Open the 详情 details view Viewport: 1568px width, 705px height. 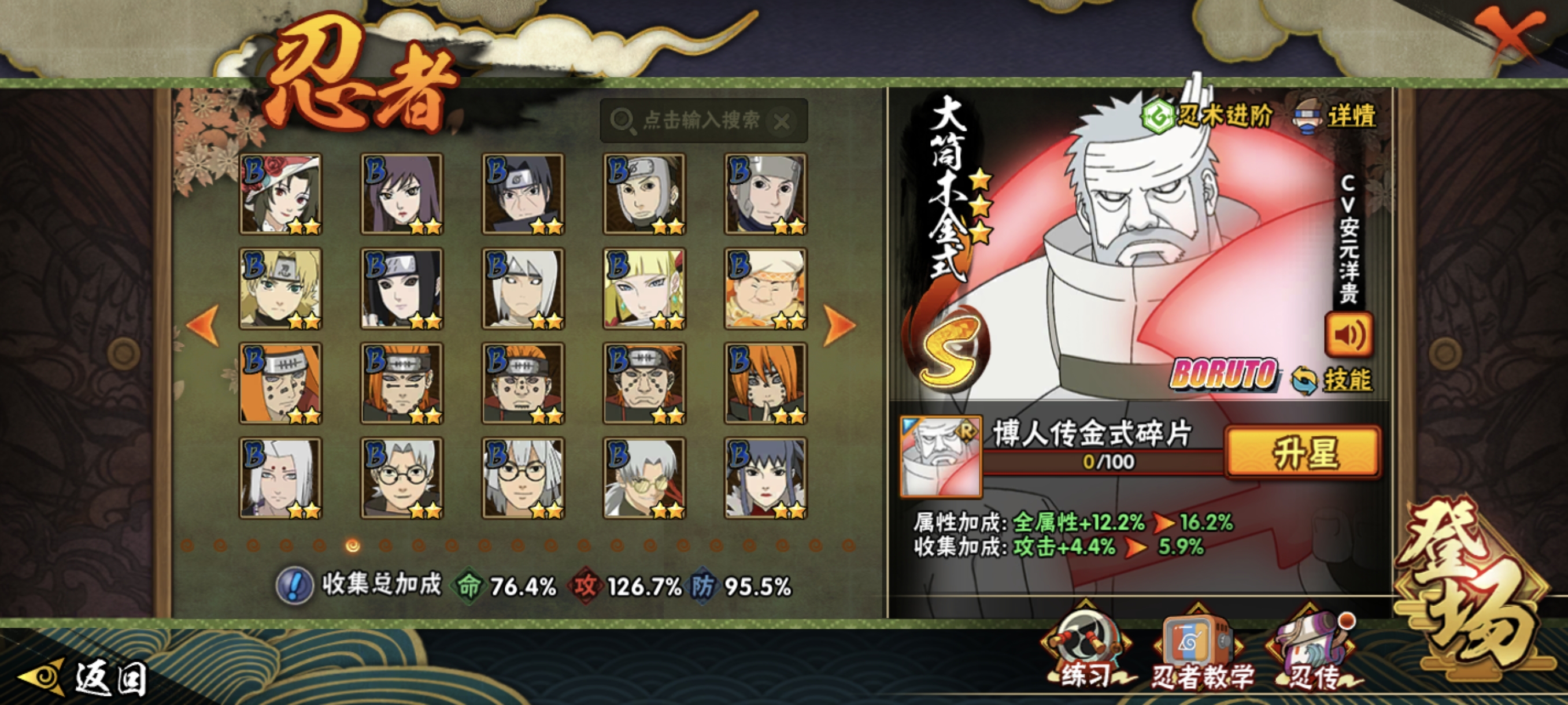[1336, 116]
